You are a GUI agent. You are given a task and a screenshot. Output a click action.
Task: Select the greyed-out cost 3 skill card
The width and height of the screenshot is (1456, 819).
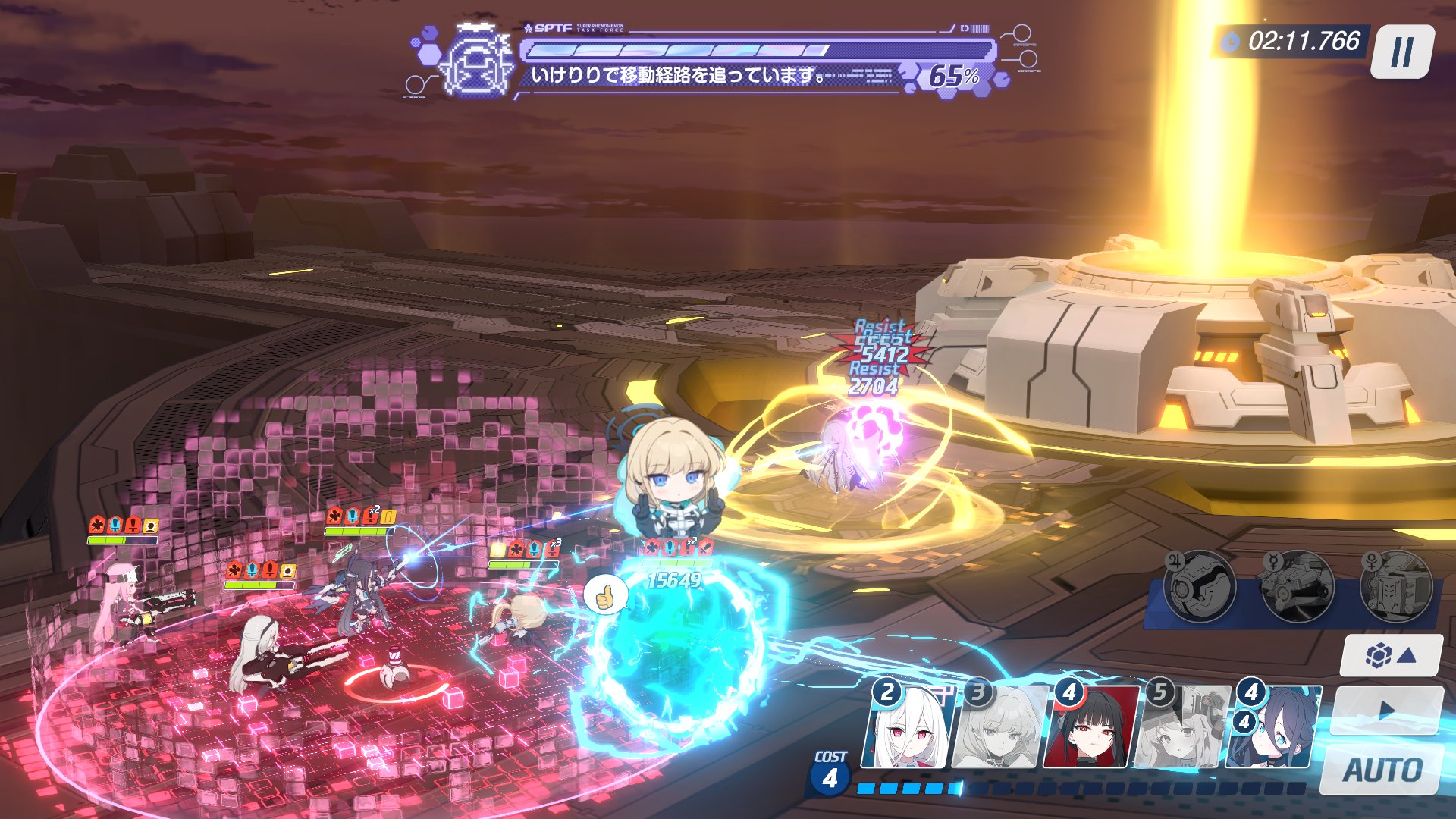pyautogui.click(x=1000, y=726)
